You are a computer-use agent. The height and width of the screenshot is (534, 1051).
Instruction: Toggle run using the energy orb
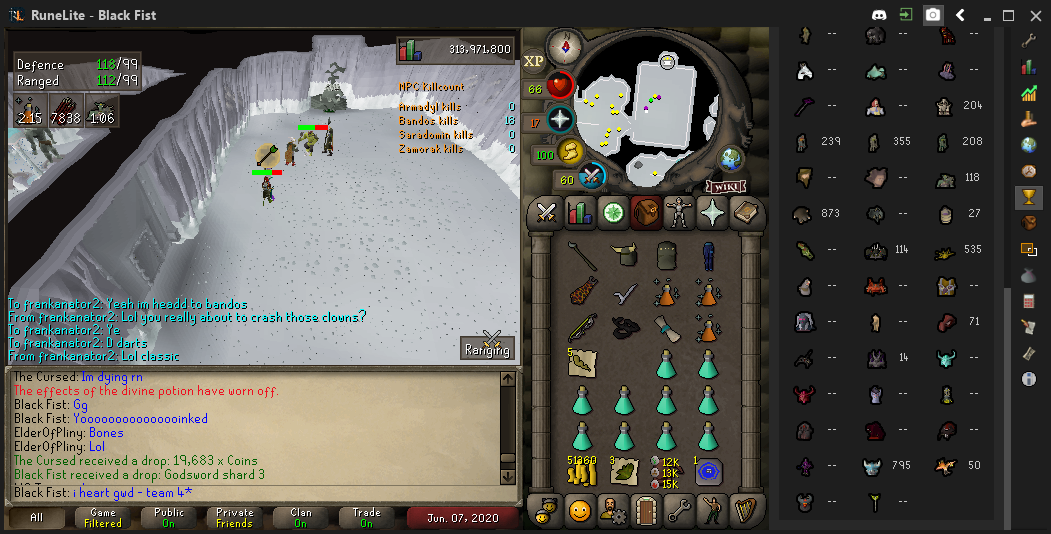[x=569, y=152]
